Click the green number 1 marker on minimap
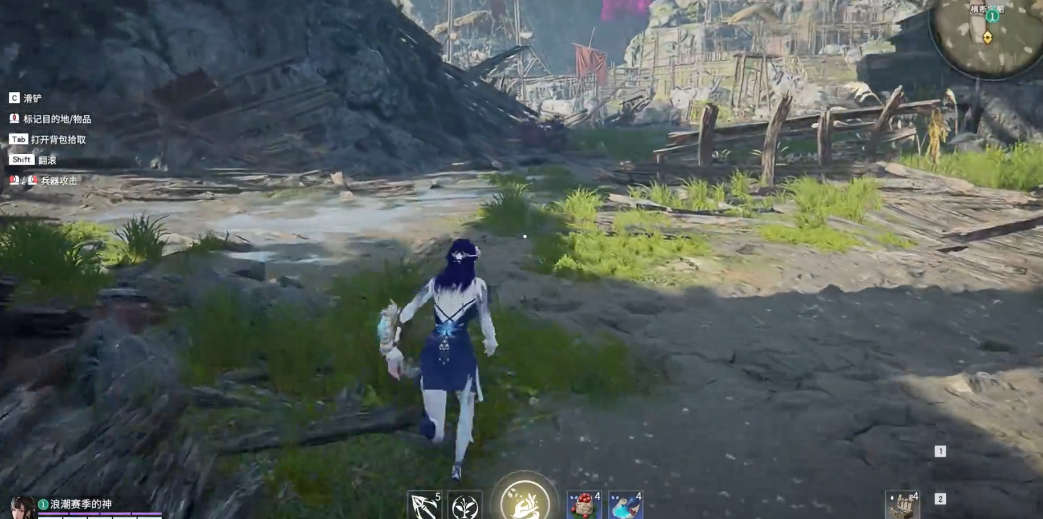 pos(992,17)
